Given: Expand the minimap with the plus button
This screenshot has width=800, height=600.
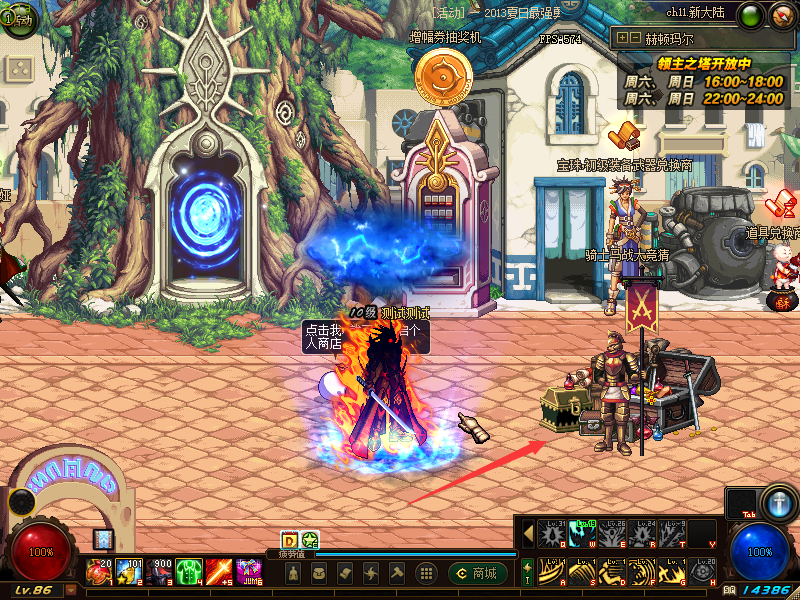Looking at the screenshot, I should [x=622, y=37].
